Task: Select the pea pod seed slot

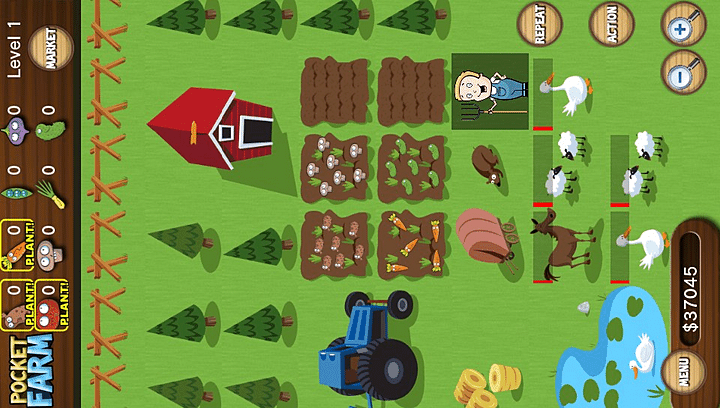Action: (x=17, y=190)
